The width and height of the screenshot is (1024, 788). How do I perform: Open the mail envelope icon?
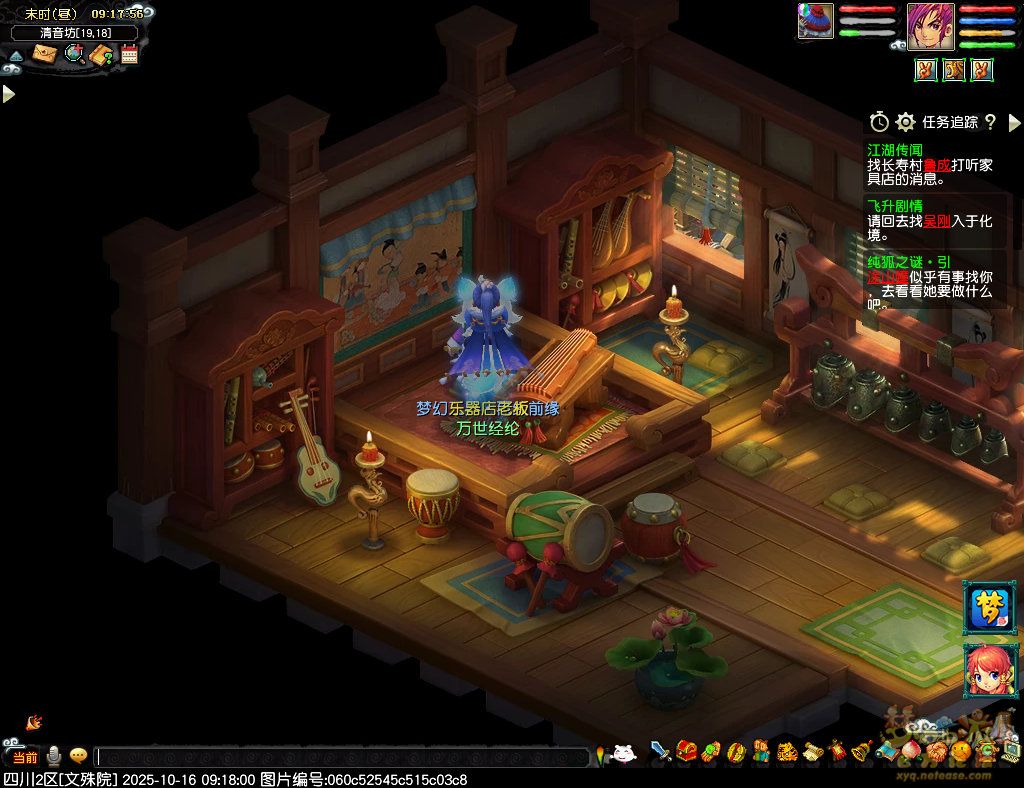click(45, 54)
